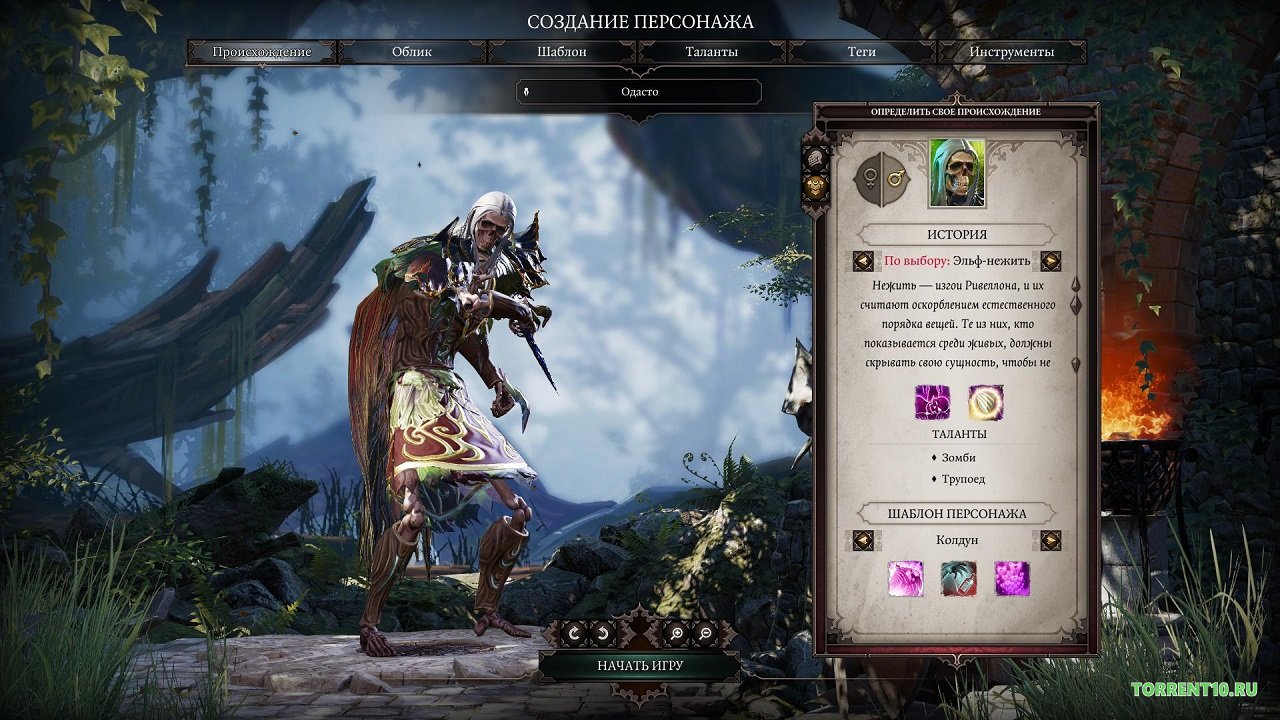The image size is (1280, 720).
Task: Switch to the Облик tab
Action: coord(412,52)
